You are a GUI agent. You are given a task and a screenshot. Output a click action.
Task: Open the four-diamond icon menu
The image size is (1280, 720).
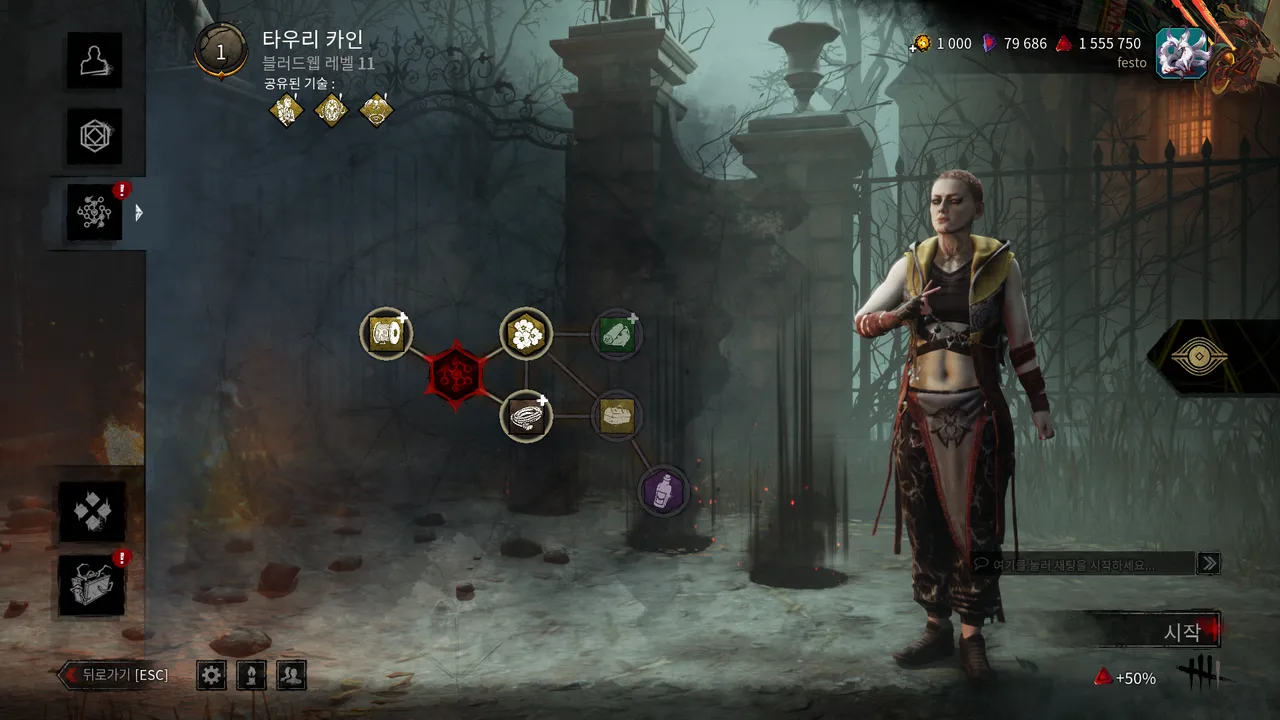tap(92, 511)
